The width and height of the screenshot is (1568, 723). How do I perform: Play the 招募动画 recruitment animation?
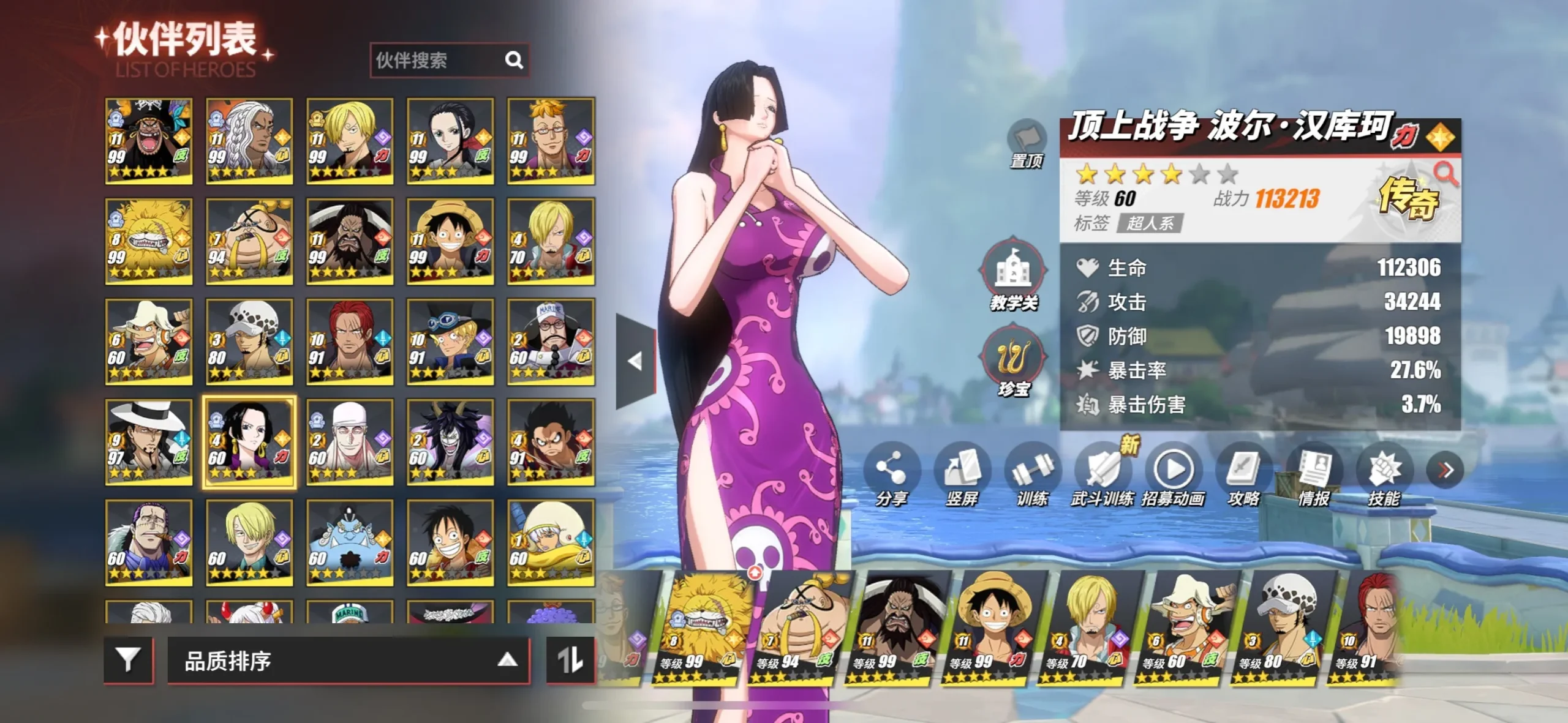click(1173, 474)
